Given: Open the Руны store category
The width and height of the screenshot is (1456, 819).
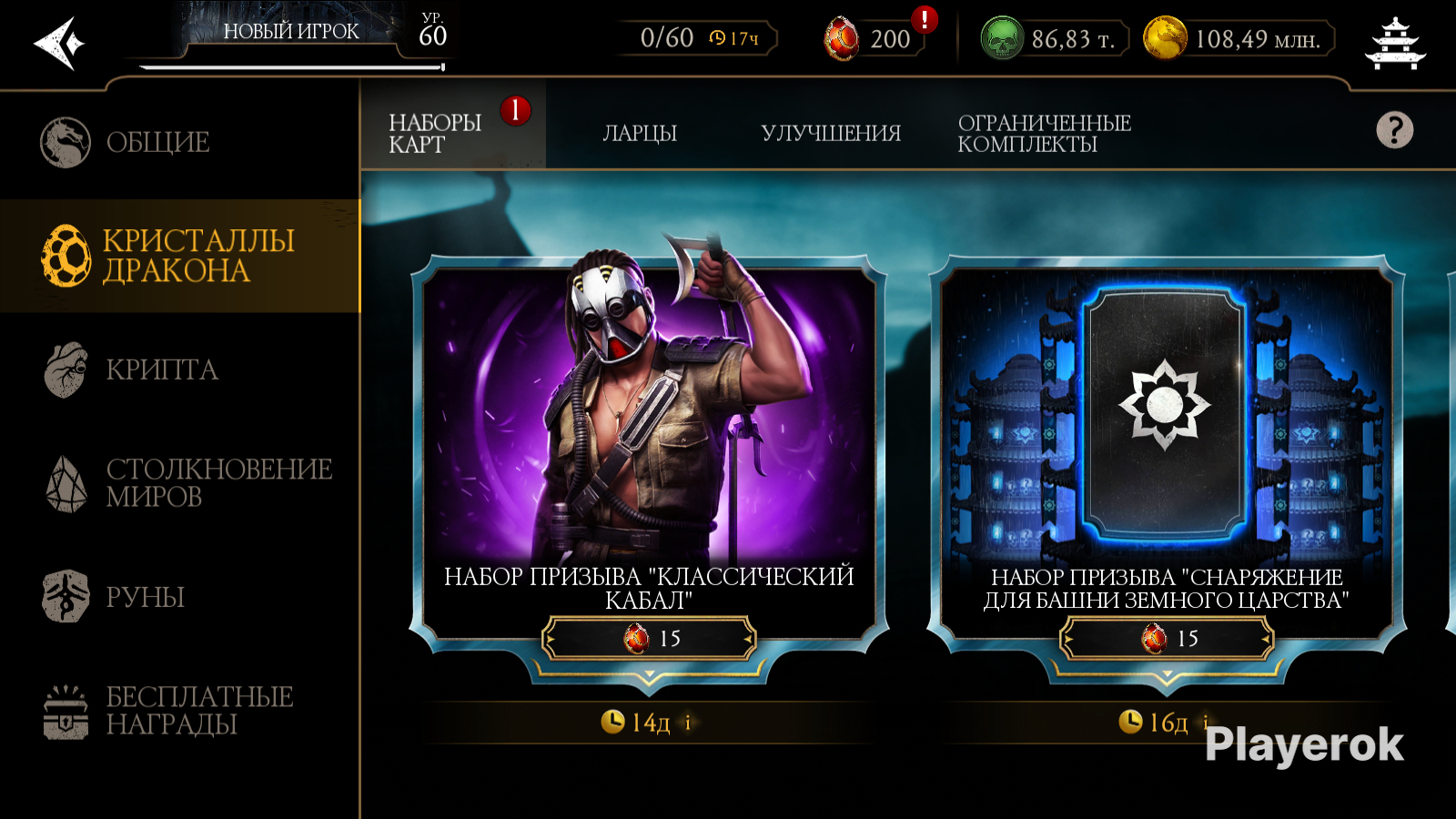Looking at the screenshot, I should point(145,597).
